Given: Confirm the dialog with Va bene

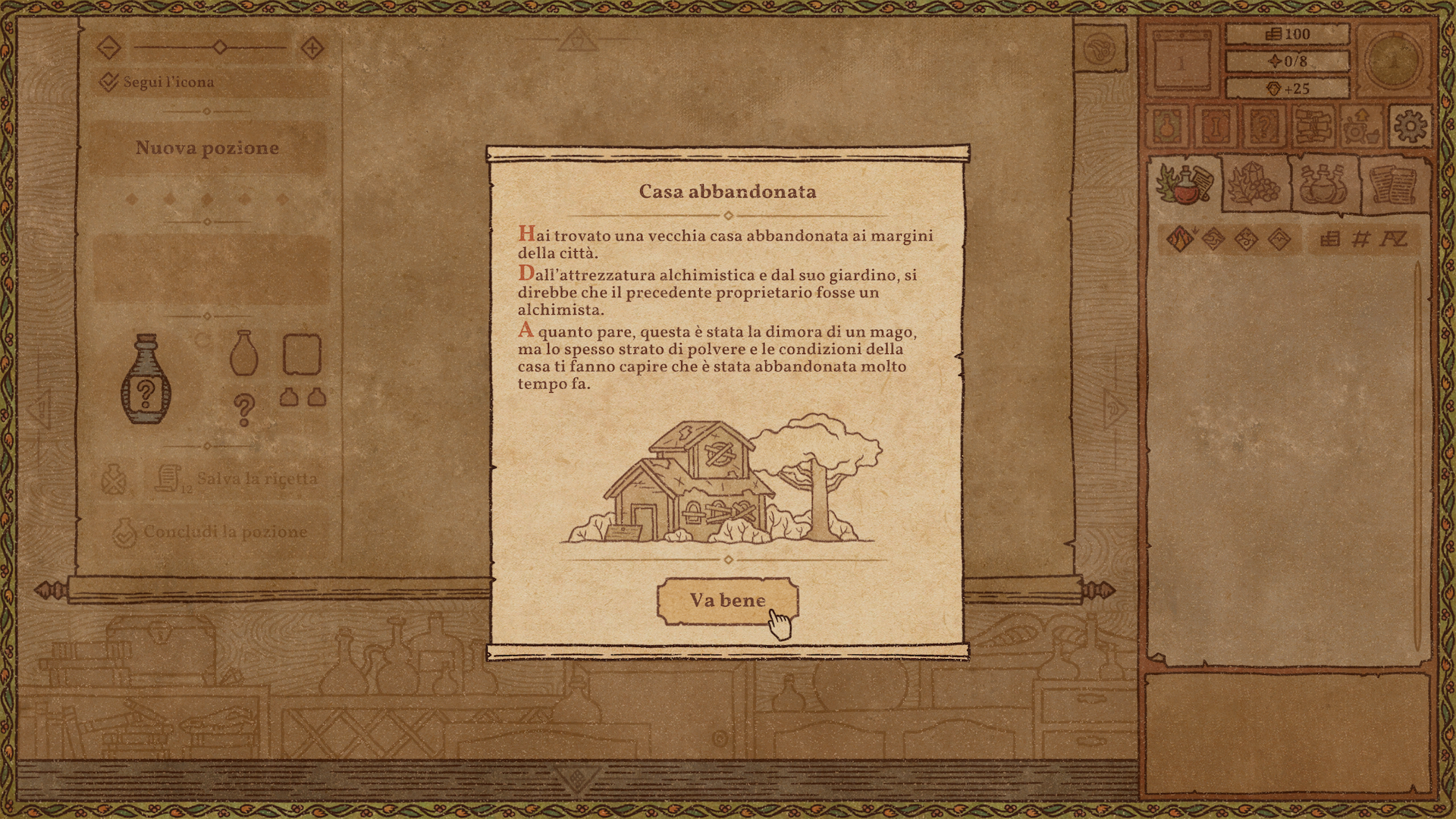Looking at the screenshot, I should pyautogui.click(x=726, y=601).
